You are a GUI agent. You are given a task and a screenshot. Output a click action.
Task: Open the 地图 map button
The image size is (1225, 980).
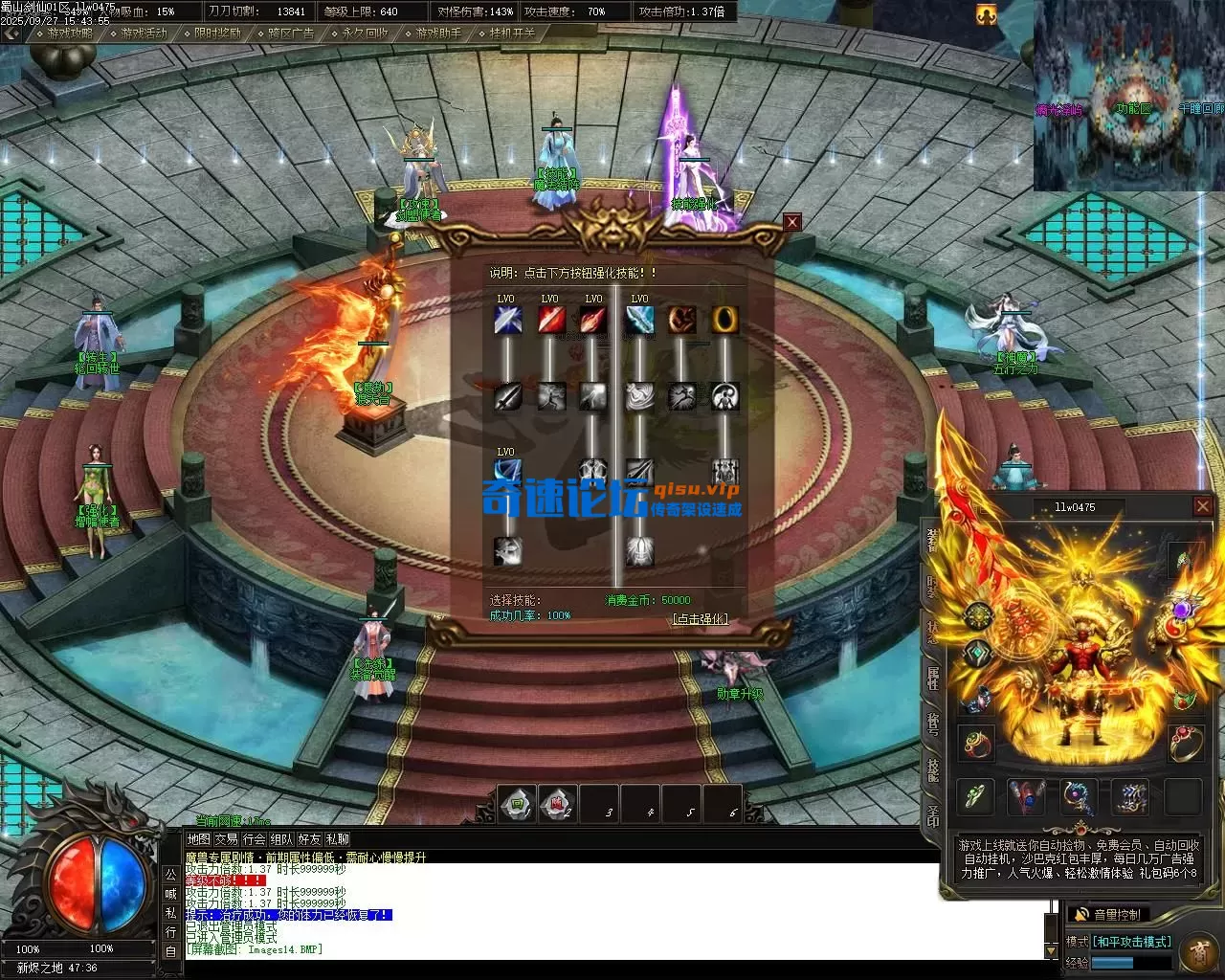198,839
